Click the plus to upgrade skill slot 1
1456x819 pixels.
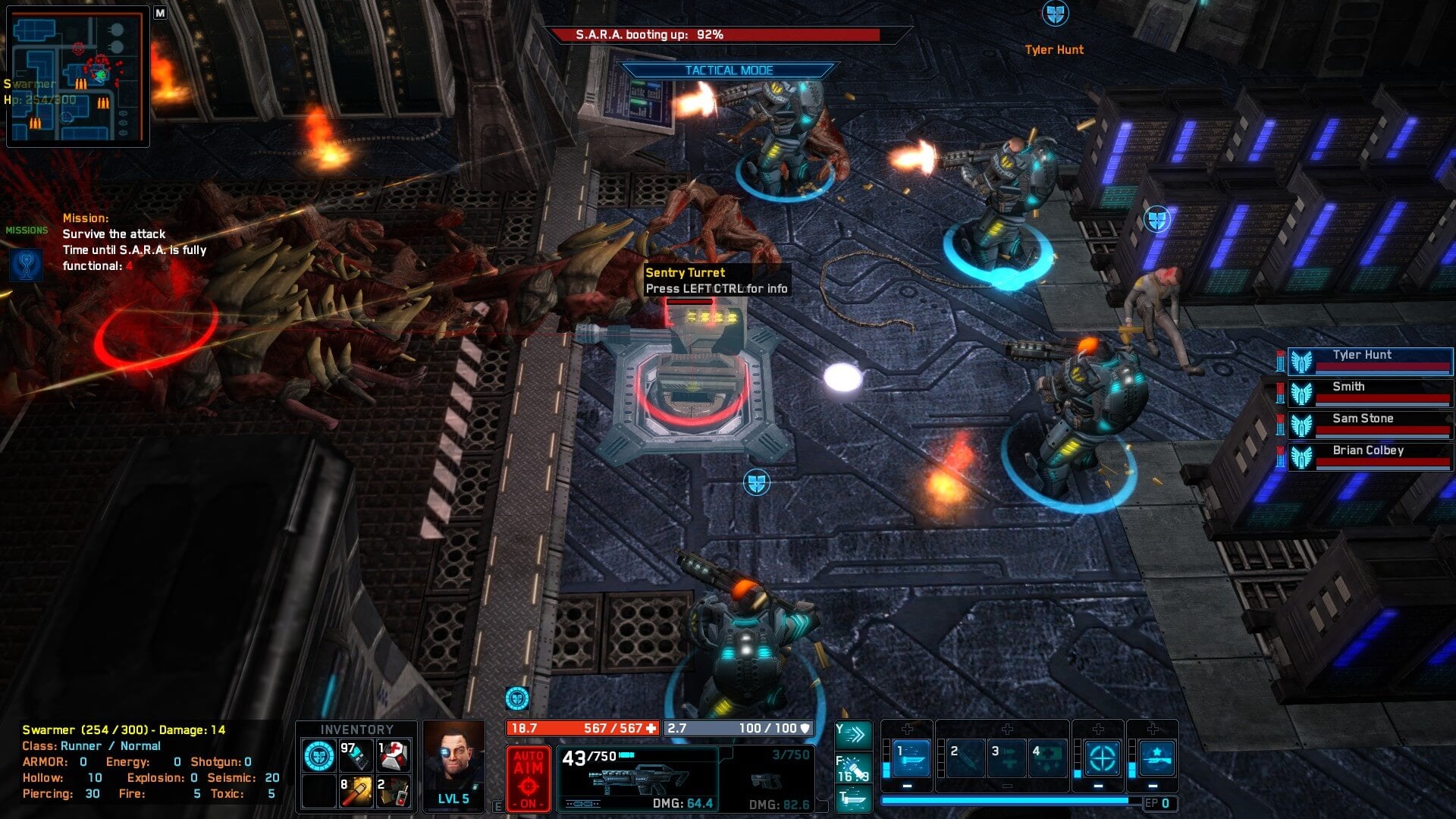(907, 730)
